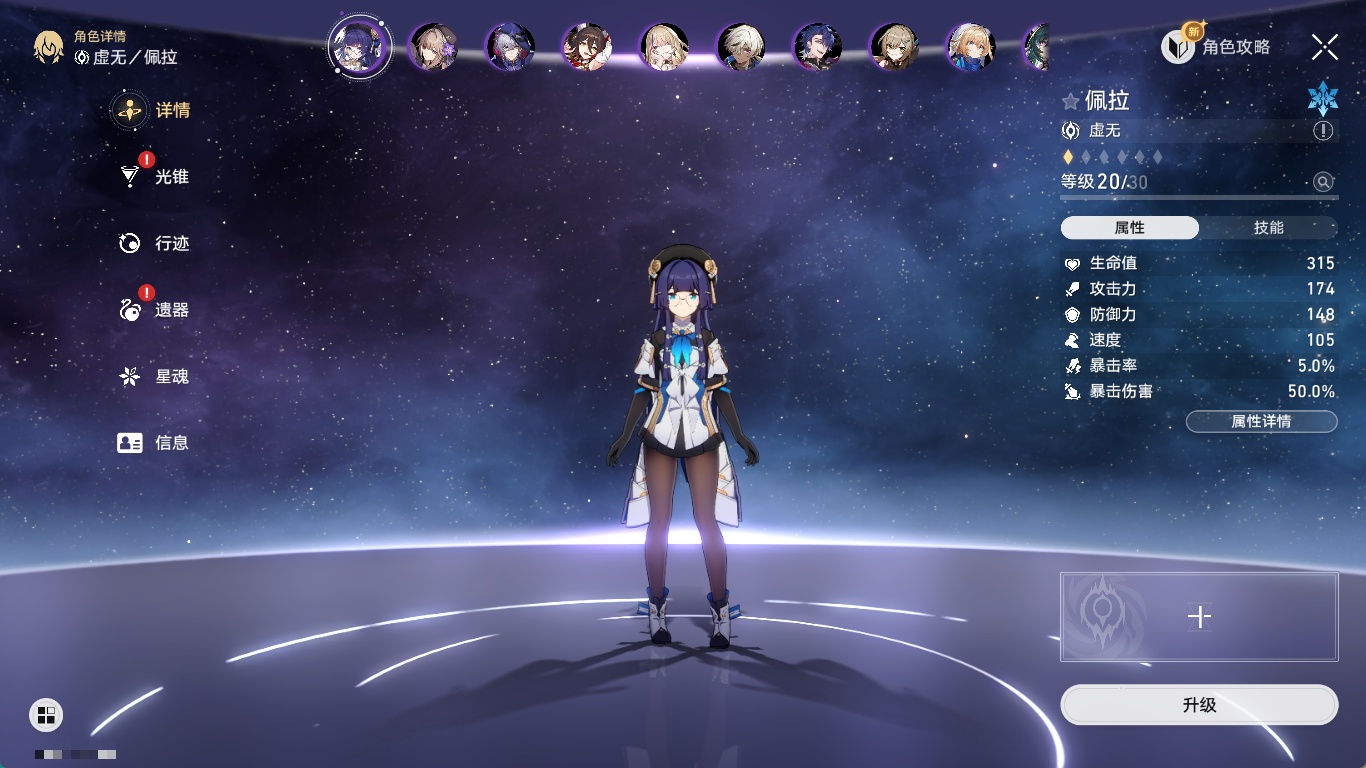This screenshot has height=768, width=1366.
Task: Select the 详情 details entry
Action: 155,110
